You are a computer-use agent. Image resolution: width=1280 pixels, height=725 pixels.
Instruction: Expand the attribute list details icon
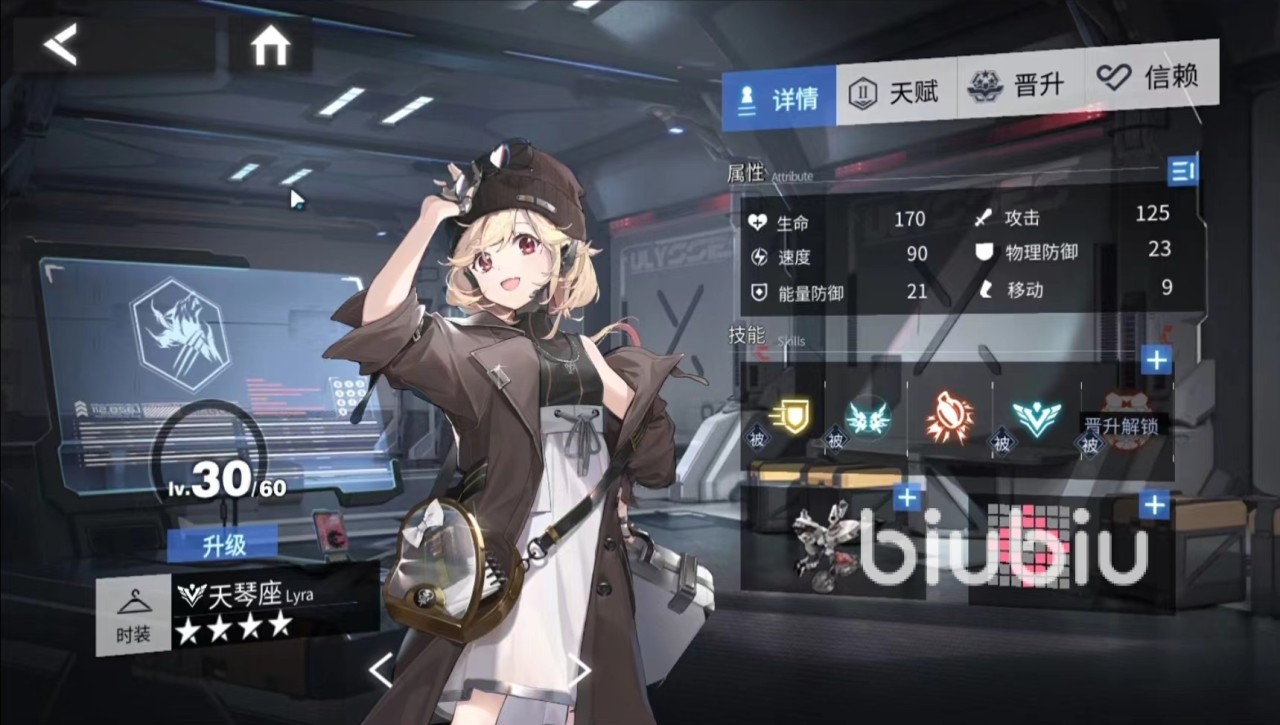1182,171
